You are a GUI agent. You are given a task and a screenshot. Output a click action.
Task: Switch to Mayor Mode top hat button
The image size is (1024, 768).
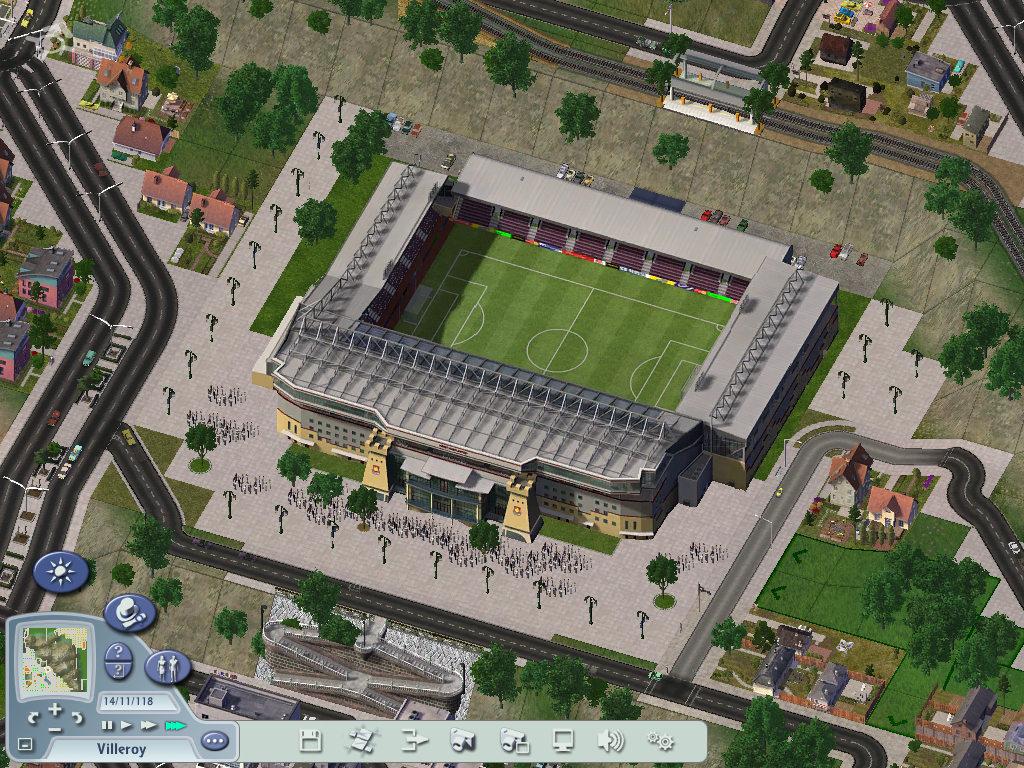[x=130, y=611]
